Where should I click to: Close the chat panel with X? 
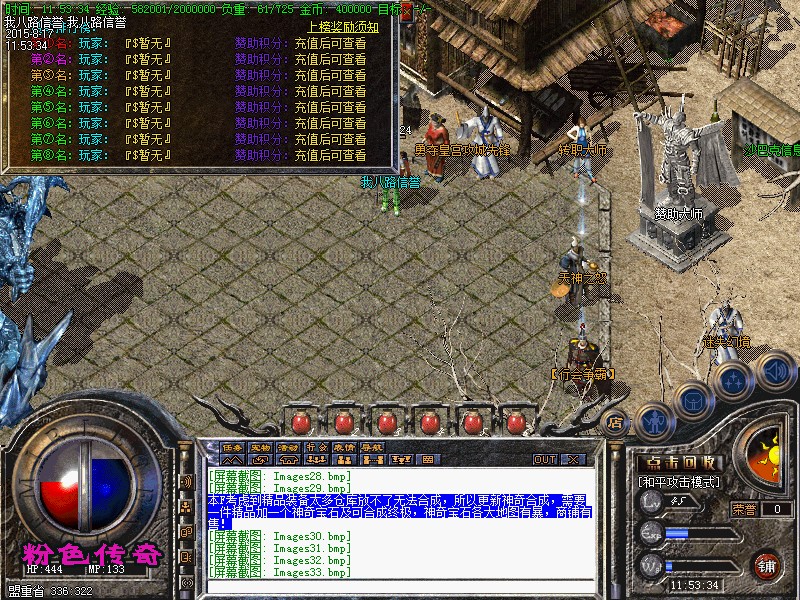(574, 460)
